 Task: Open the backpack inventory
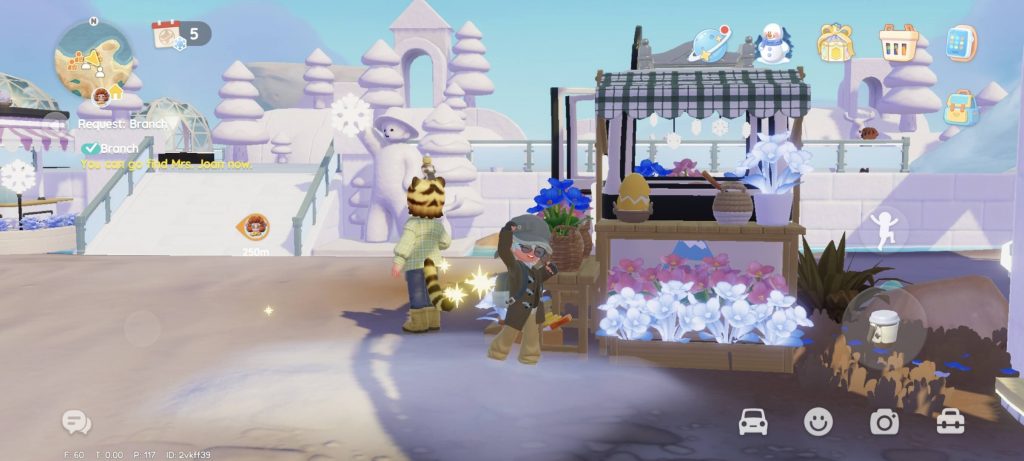click(960, 108)
